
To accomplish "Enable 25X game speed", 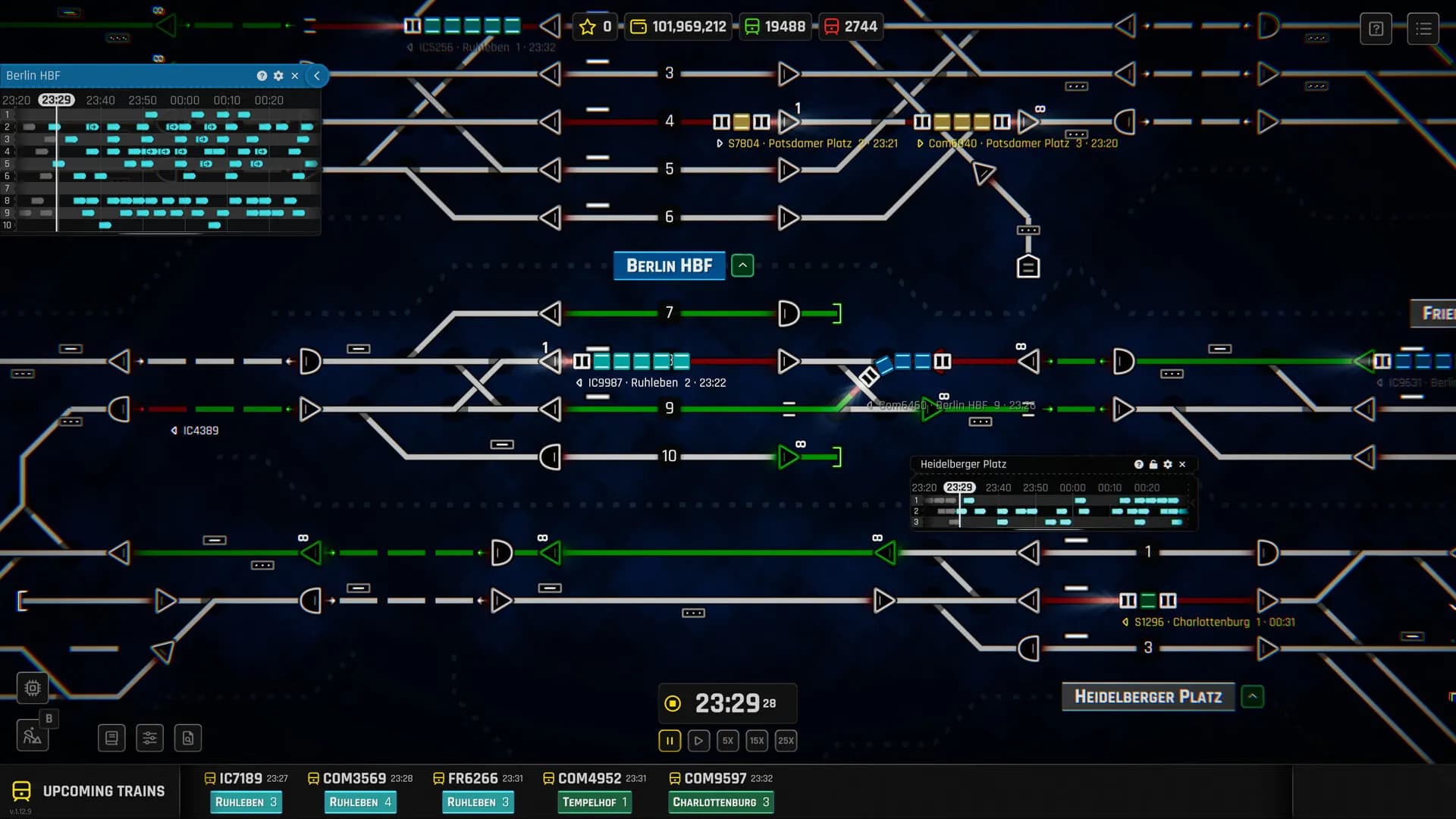I will click(x=786, y=741).
